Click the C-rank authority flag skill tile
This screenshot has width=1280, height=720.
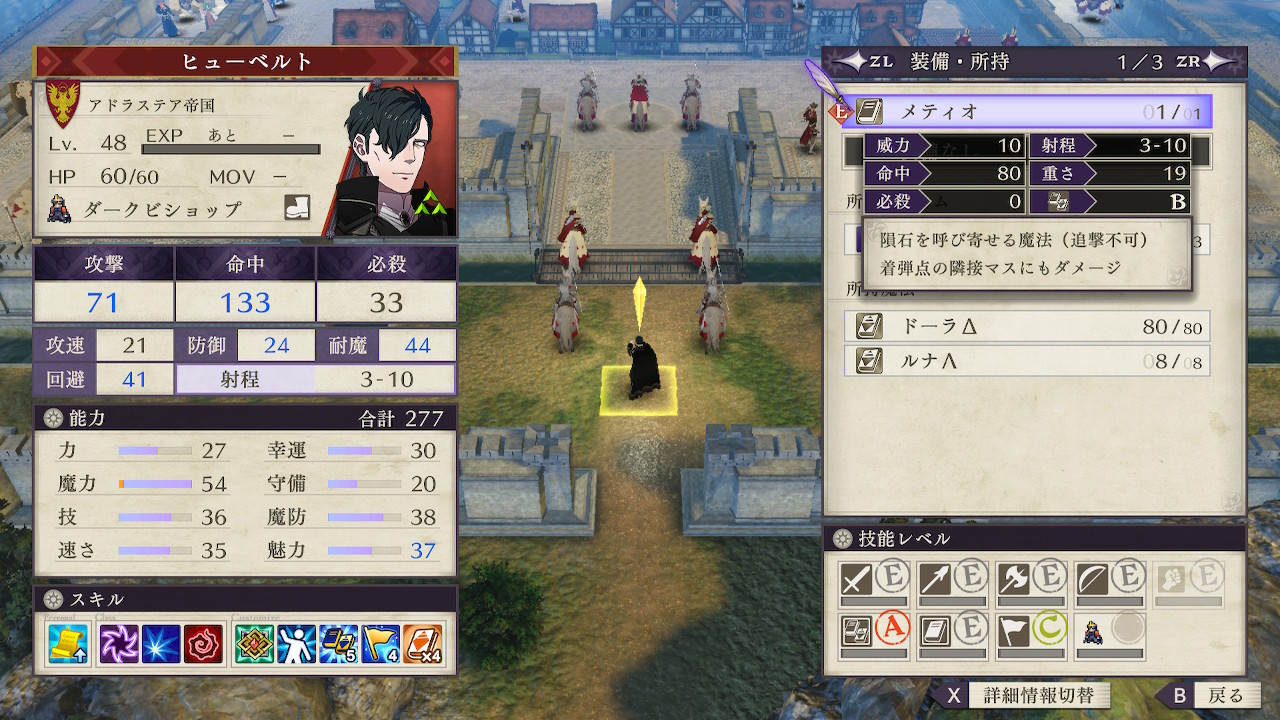pos(1030,632)
